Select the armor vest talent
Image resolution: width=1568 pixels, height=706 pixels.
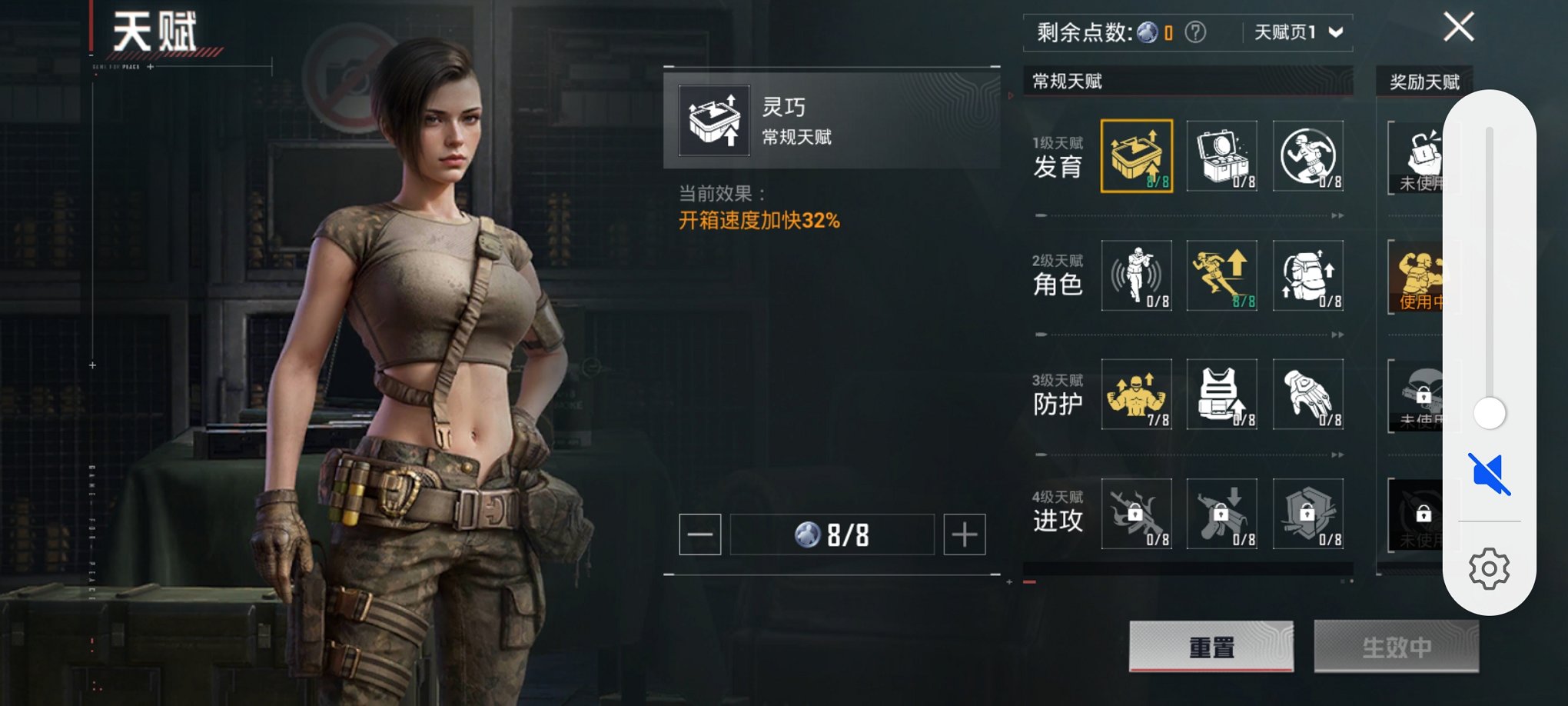coord(1222,395)
